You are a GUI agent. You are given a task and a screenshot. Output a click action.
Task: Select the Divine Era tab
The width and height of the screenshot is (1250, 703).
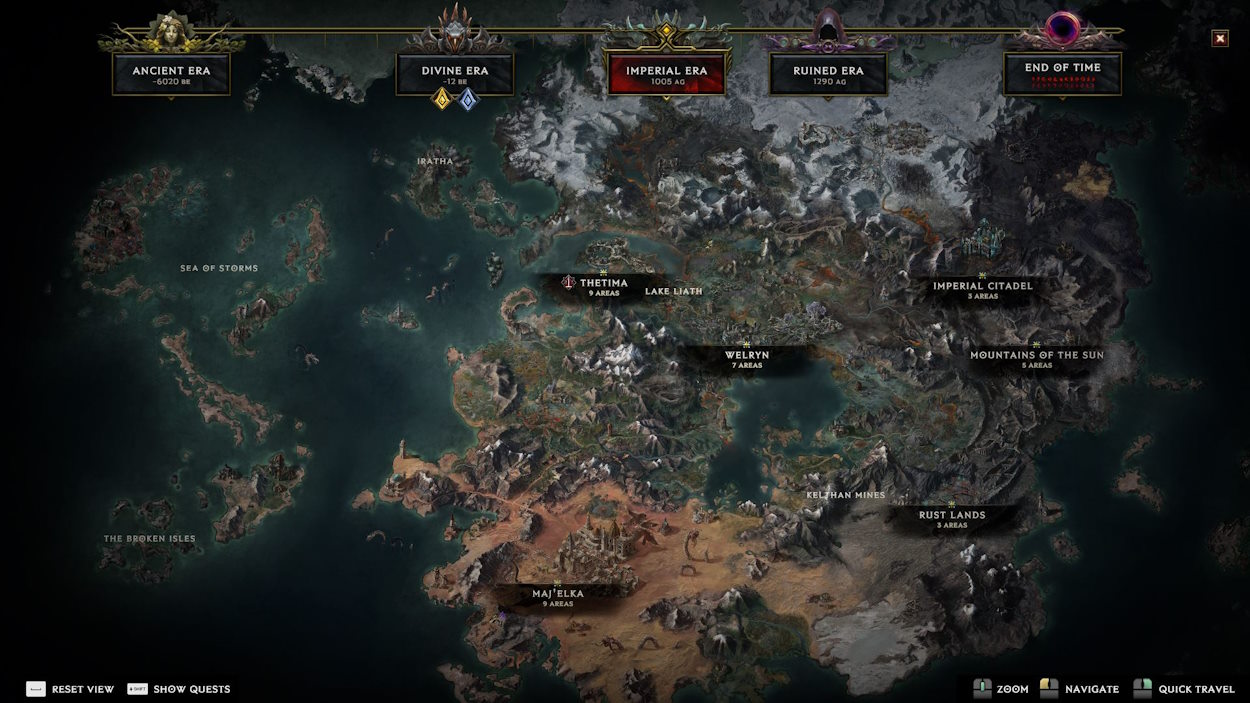coord(455,74)
